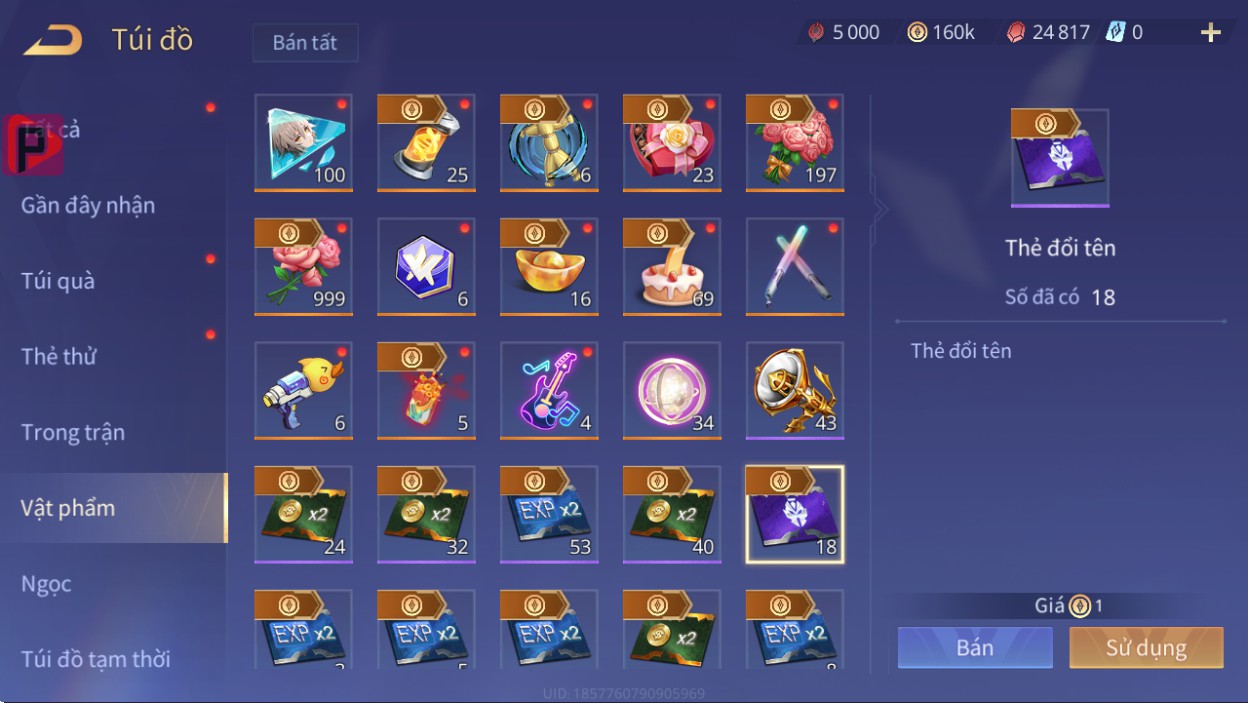Select the birthday cake item slot
The image size is (1248, 703).
click(x=672, y=266)
